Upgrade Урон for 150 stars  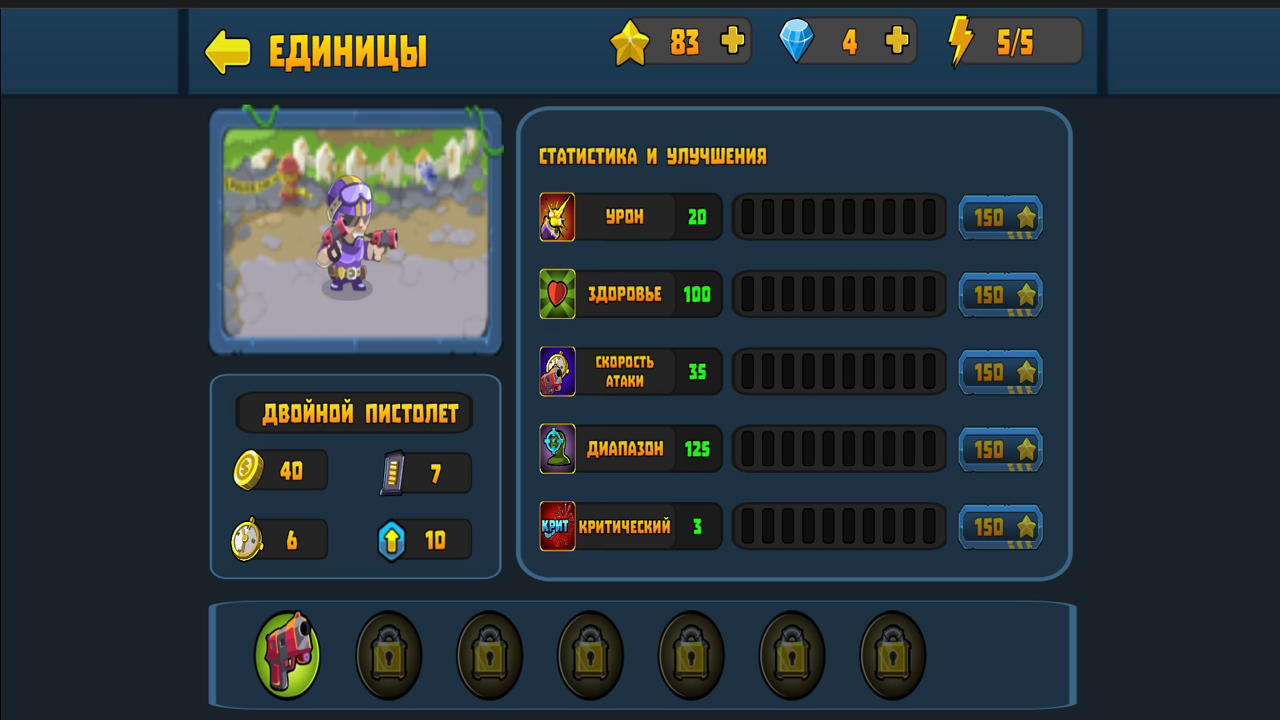click(x=1000, y=217)
